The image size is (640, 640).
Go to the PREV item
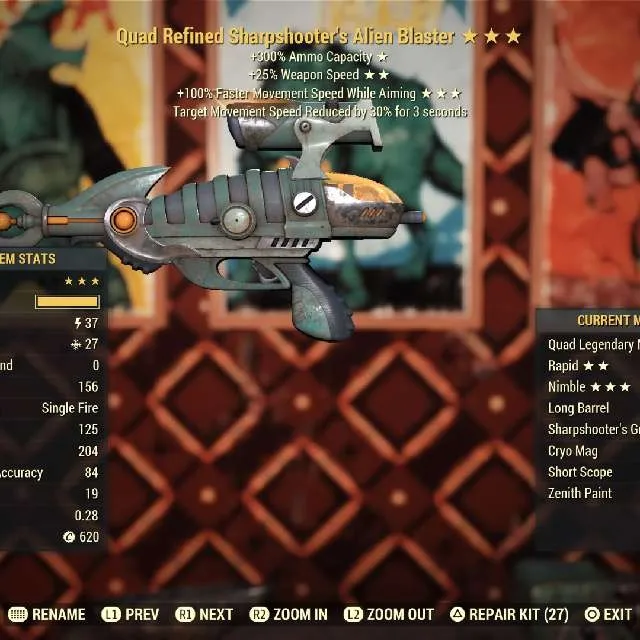(130, 614)
